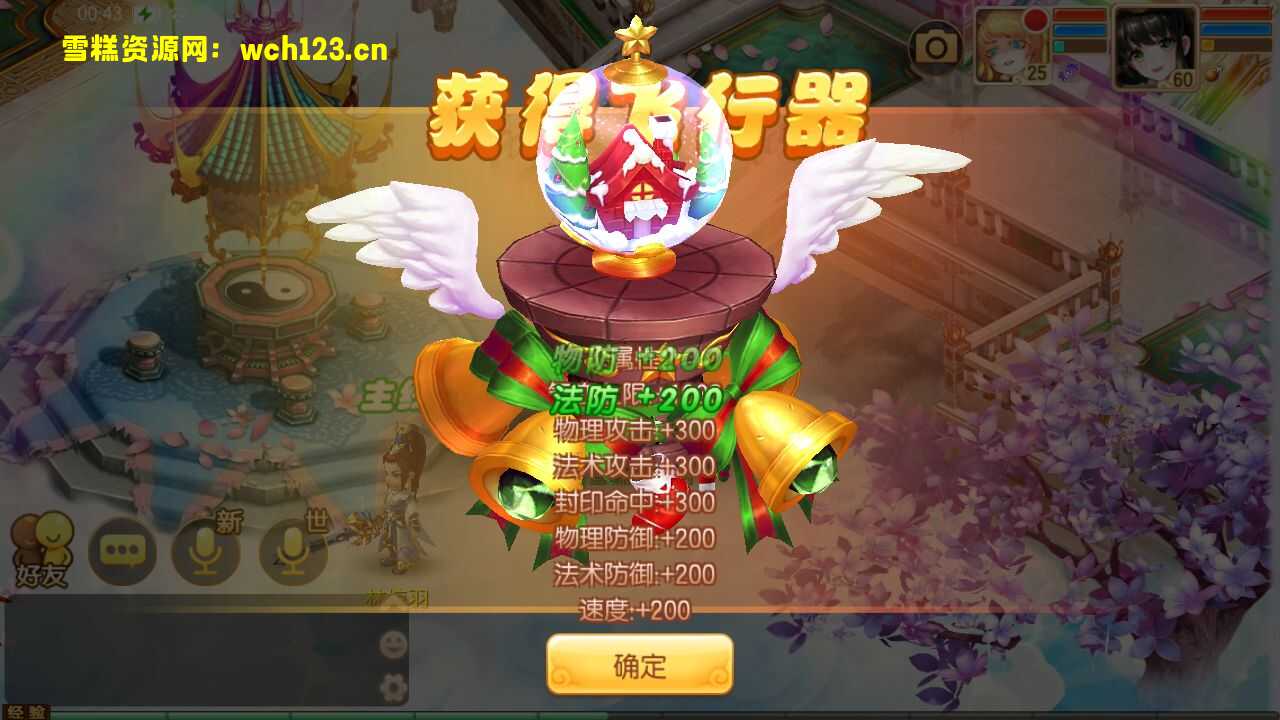Select the level 25 character portrait
Screen dimensions: 1280x720
(x=1005, y=45)
